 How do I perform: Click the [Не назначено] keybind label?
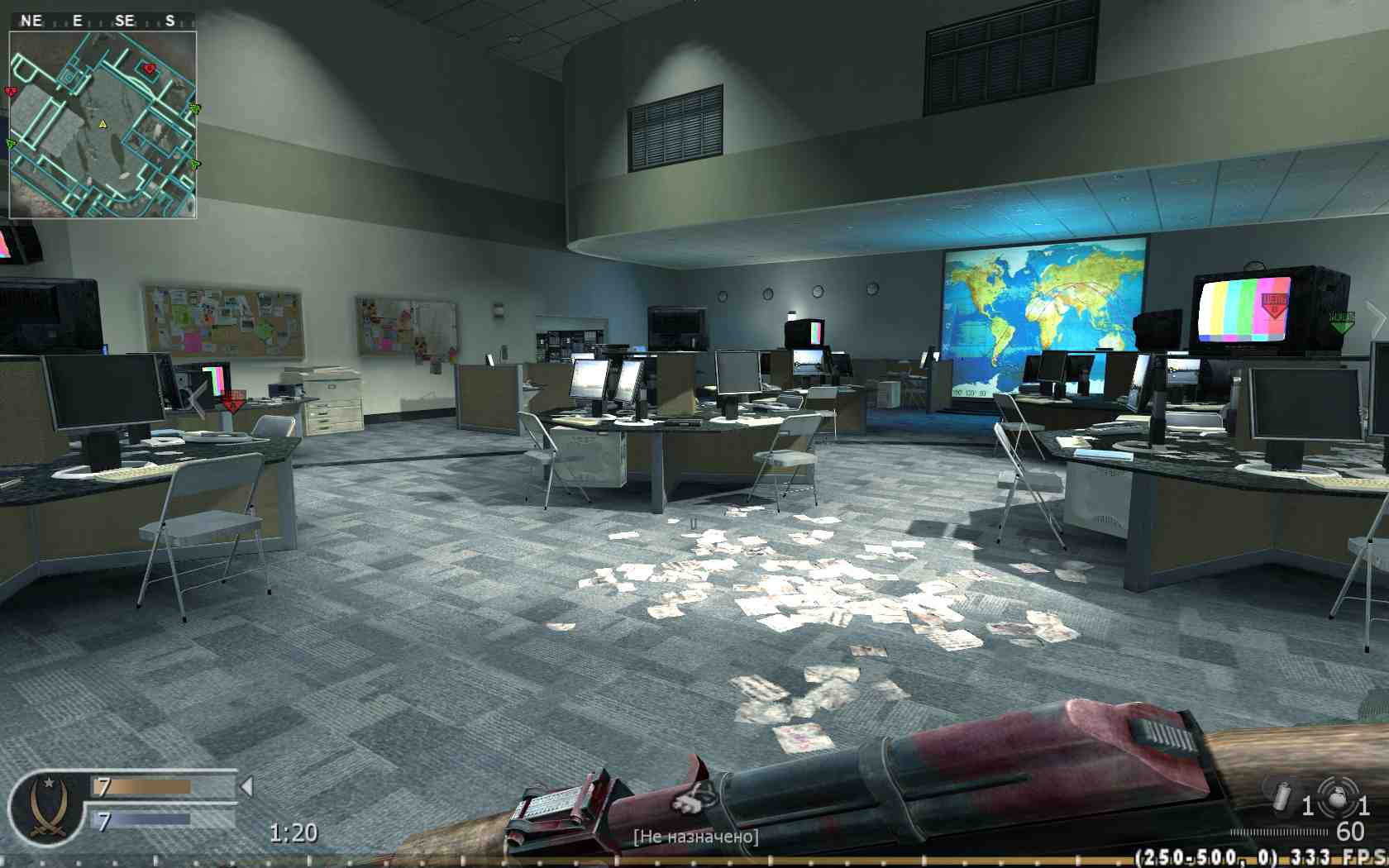(x=694, y=836)
